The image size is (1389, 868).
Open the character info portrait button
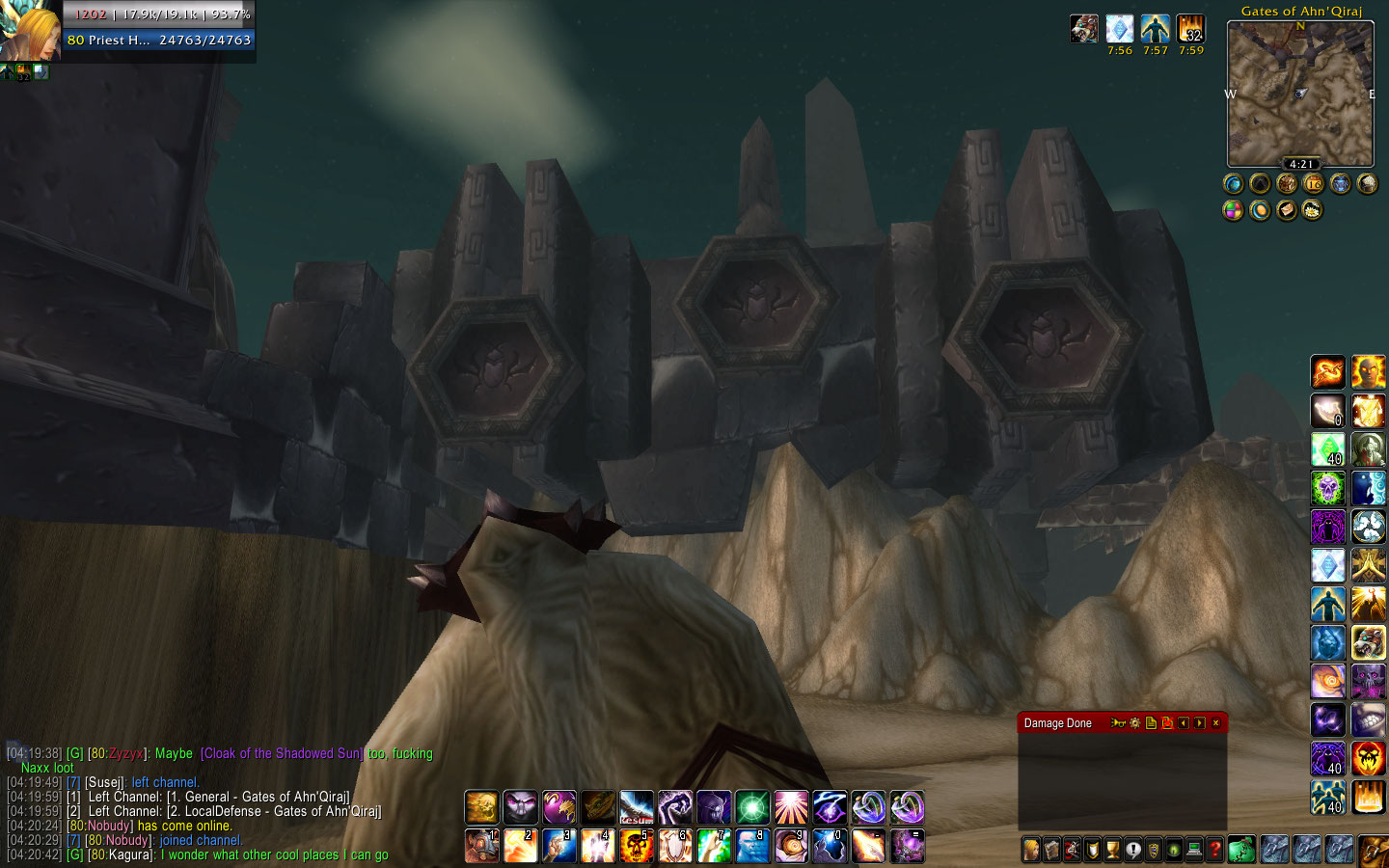tap(1031, 851)
